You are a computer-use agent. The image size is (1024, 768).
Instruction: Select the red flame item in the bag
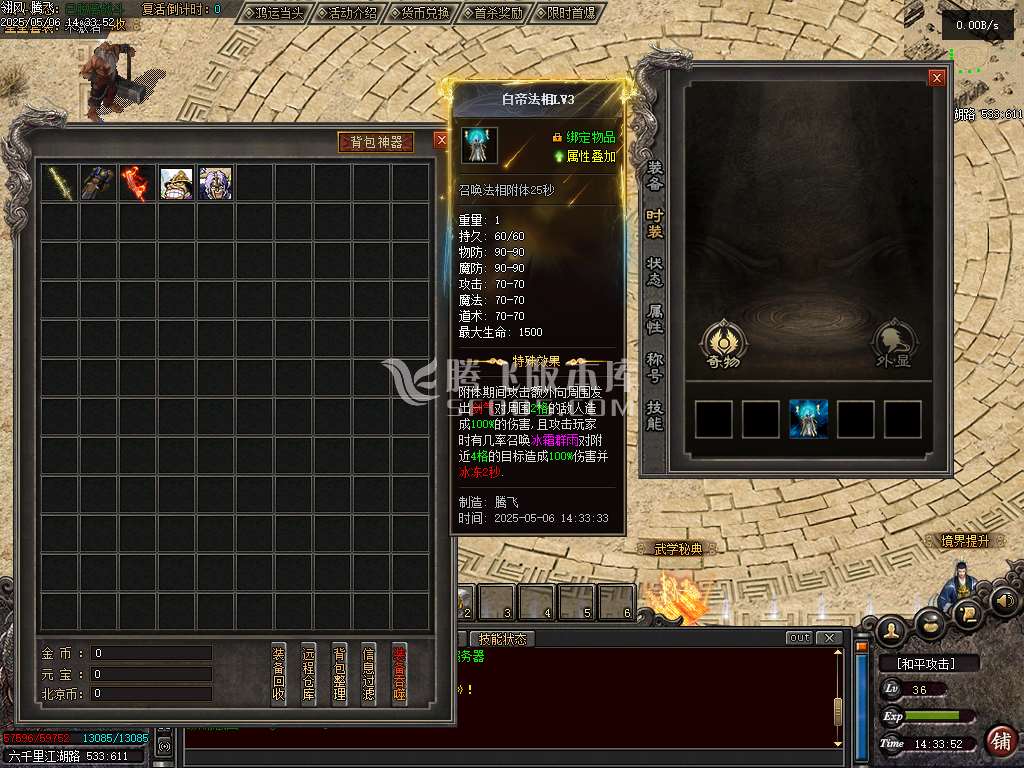[137, 183]
